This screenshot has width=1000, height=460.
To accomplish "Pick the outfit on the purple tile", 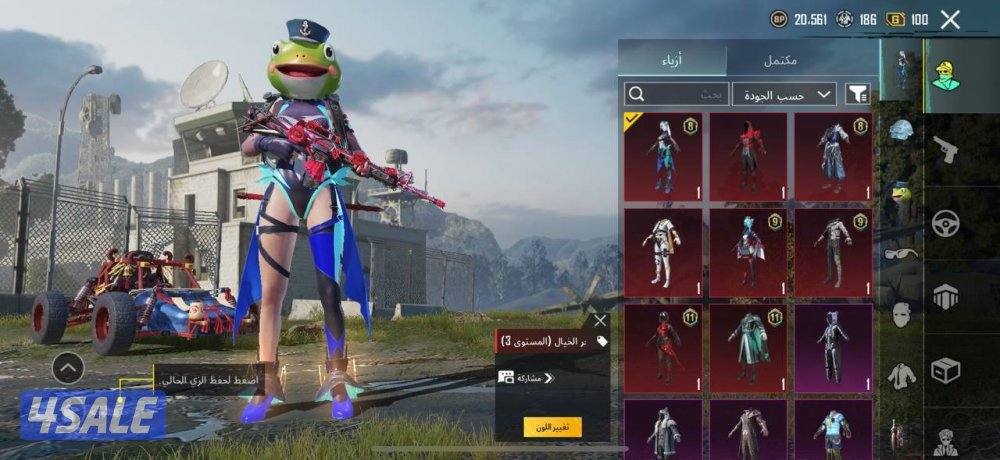I will point(833,346).
